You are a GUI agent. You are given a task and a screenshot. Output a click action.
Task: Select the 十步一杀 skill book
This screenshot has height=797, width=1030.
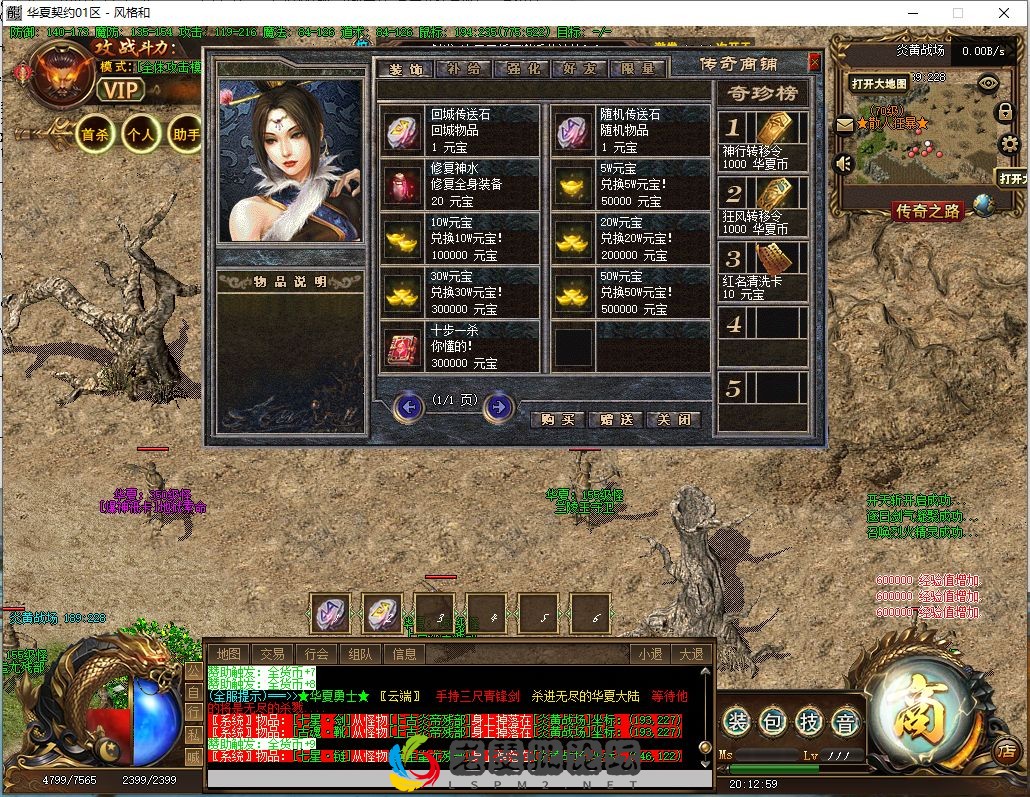pyautogui.click(x=460, y=345)
